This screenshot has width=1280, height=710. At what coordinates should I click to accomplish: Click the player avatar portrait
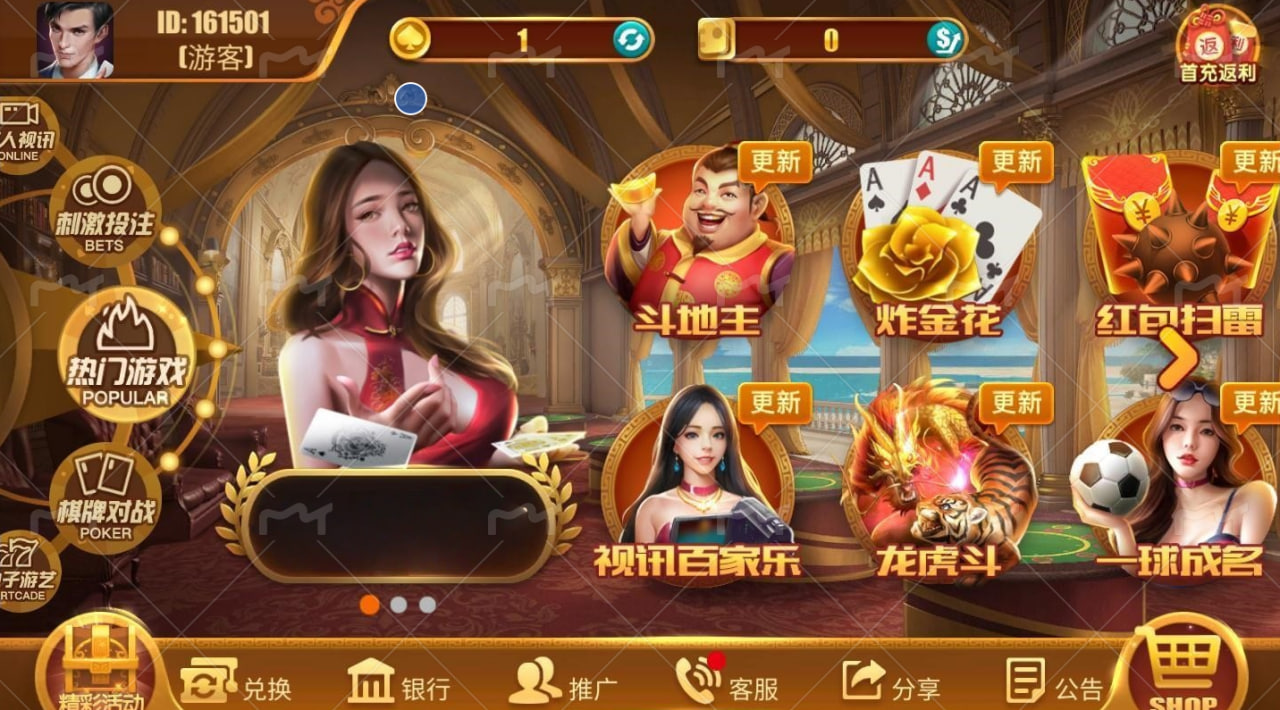[x=75, y=40]
